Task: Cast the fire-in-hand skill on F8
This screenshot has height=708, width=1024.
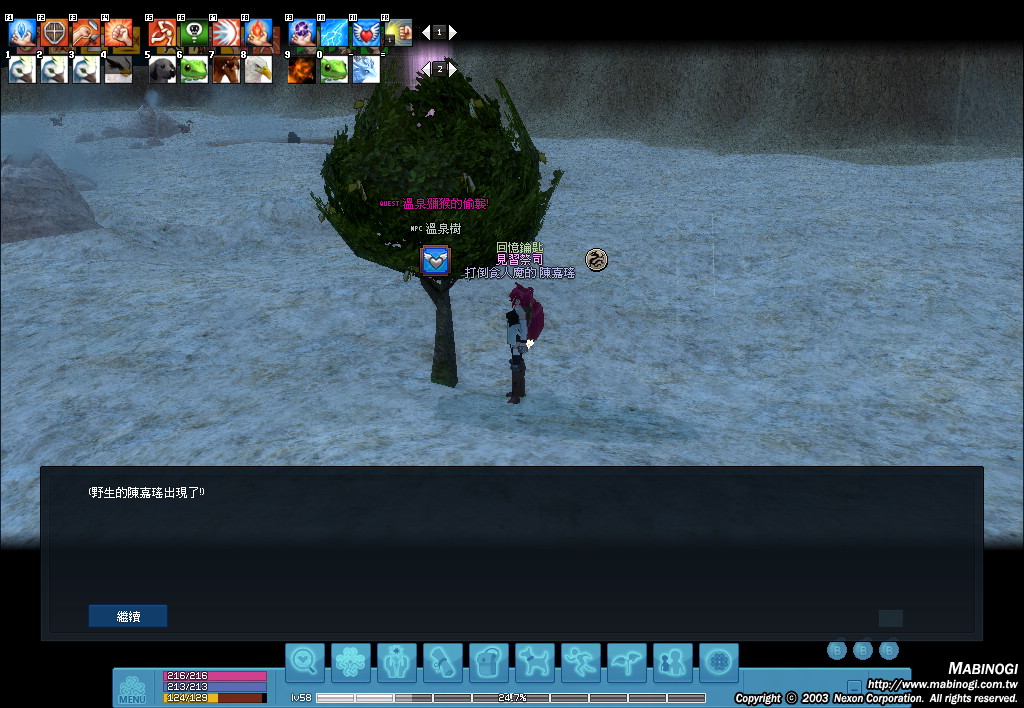Action: pyautogui.click(x=258, y=33)
